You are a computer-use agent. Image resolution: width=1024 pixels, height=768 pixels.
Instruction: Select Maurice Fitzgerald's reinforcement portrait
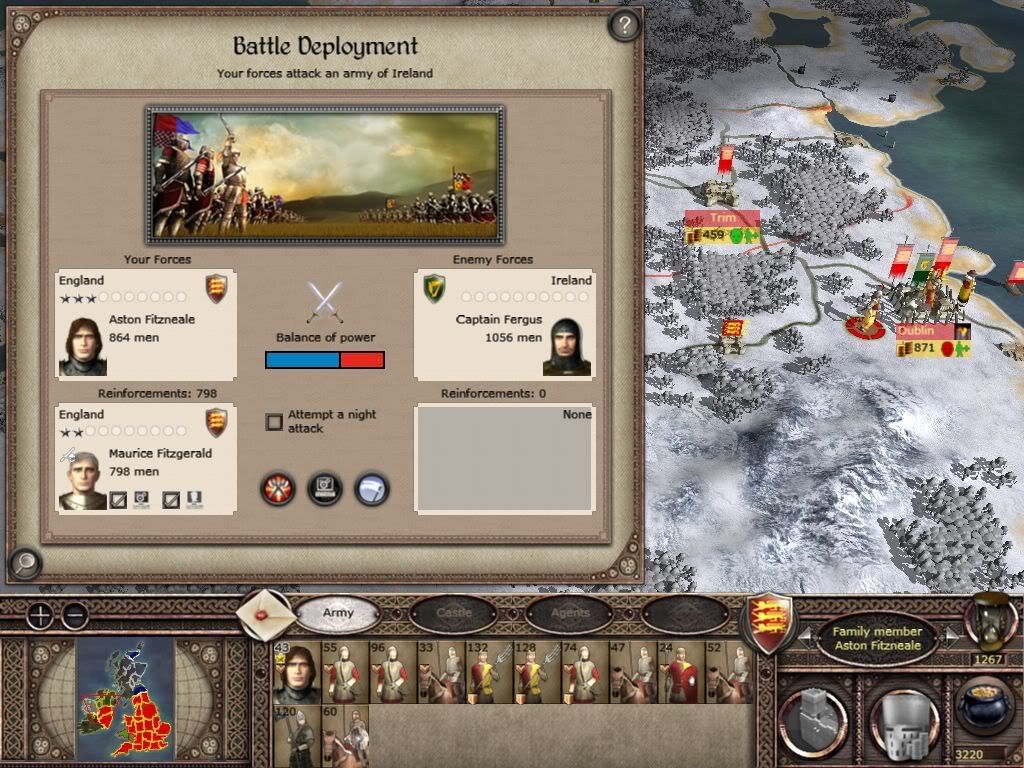pos(83,480)
